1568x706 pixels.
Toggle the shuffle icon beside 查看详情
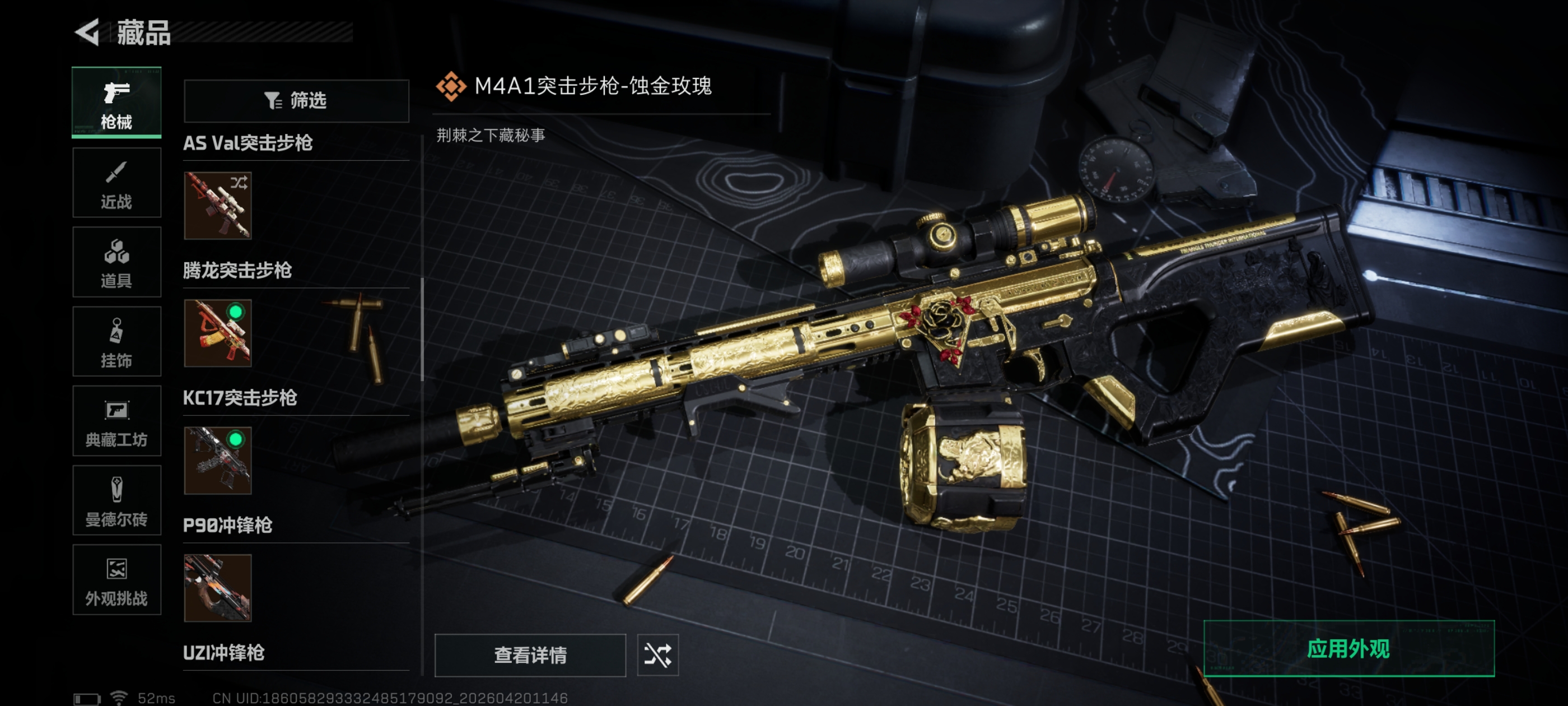[657, 655]
